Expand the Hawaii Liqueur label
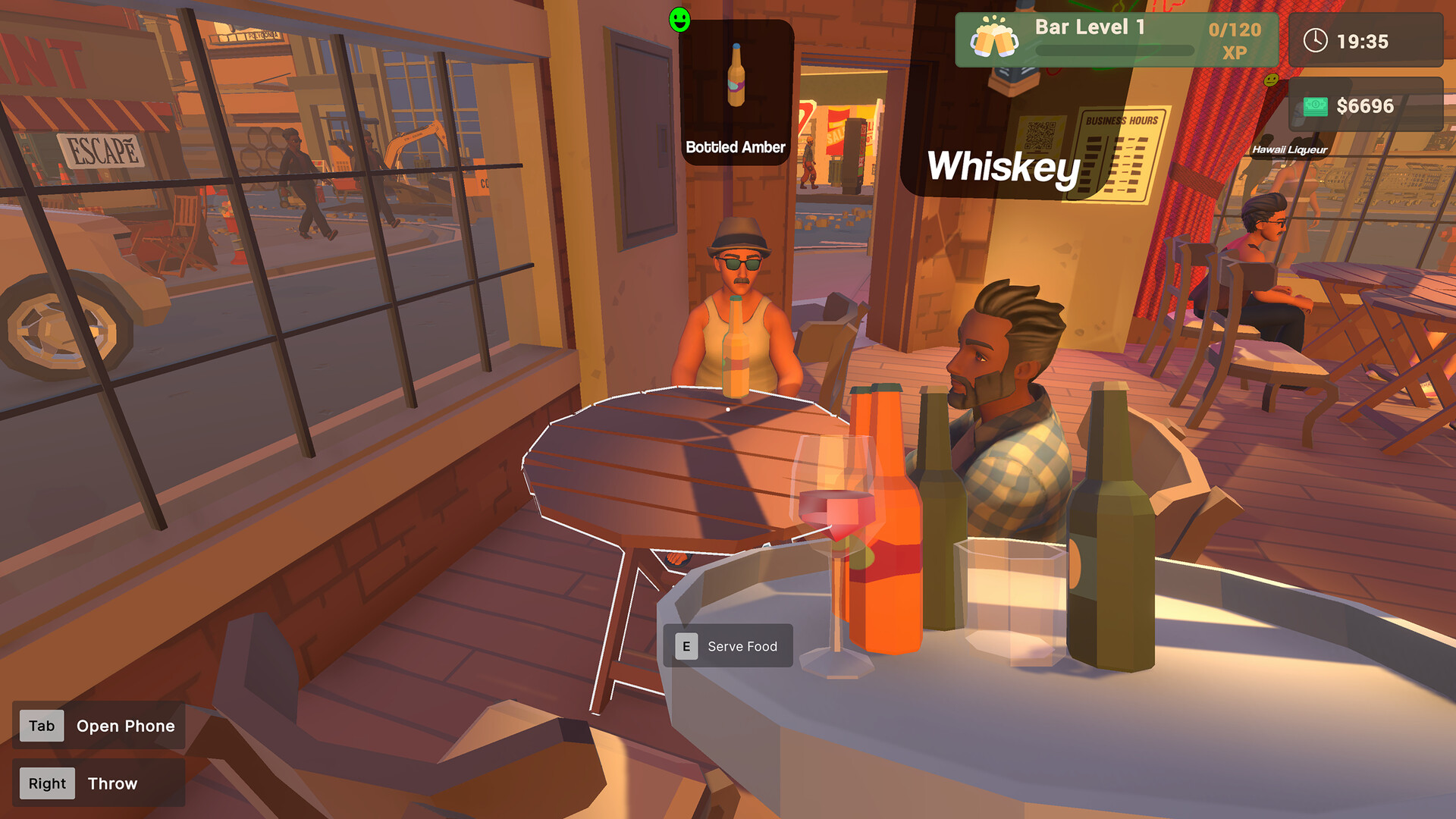The height and width of the screenshot is (819, 1456). 1289,149
